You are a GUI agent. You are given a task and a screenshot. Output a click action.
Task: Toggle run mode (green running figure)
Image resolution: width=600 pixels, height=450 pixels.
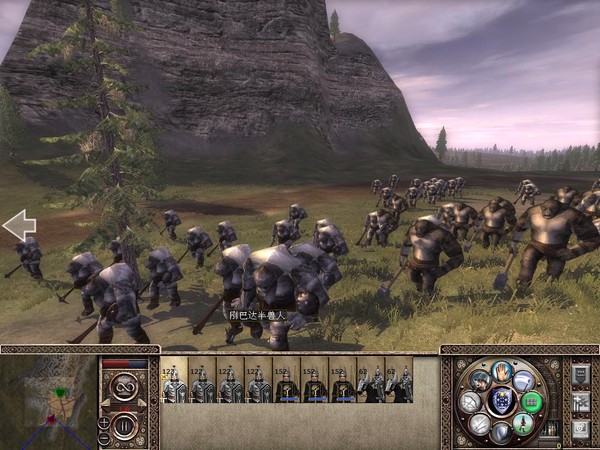[523, 423]
